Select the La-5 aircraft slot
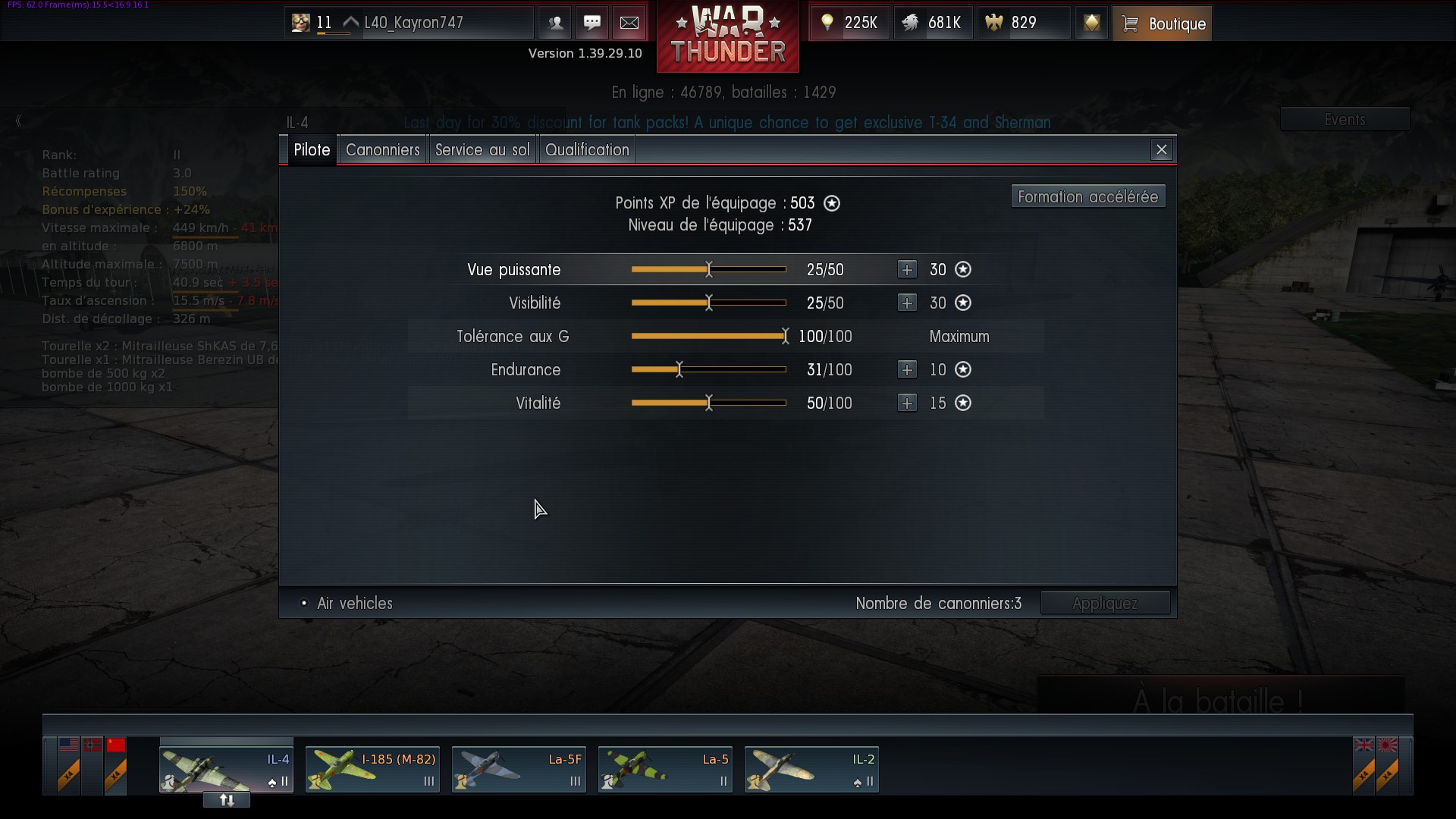Image resolution: width=1456 pixels, height=819 pixels. 665,770
